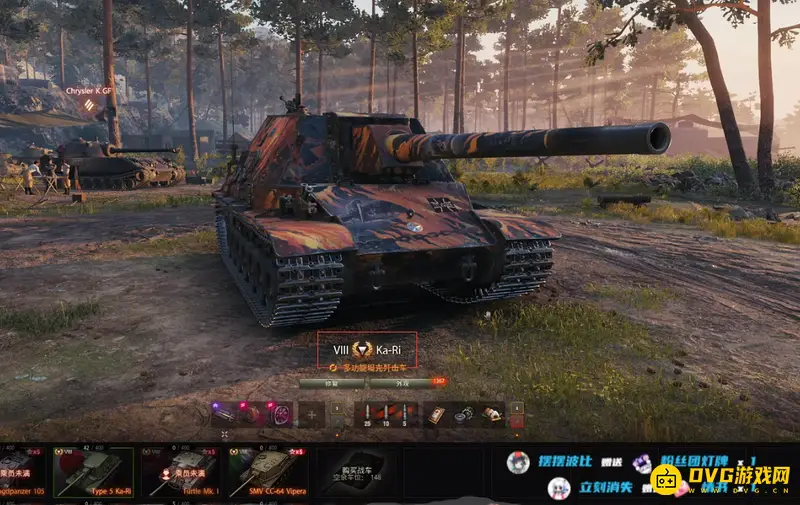The height and width of the screenshot is (505, 800).
Task: Open the food ration consumable slot
Action: click(x=491, y=414)
